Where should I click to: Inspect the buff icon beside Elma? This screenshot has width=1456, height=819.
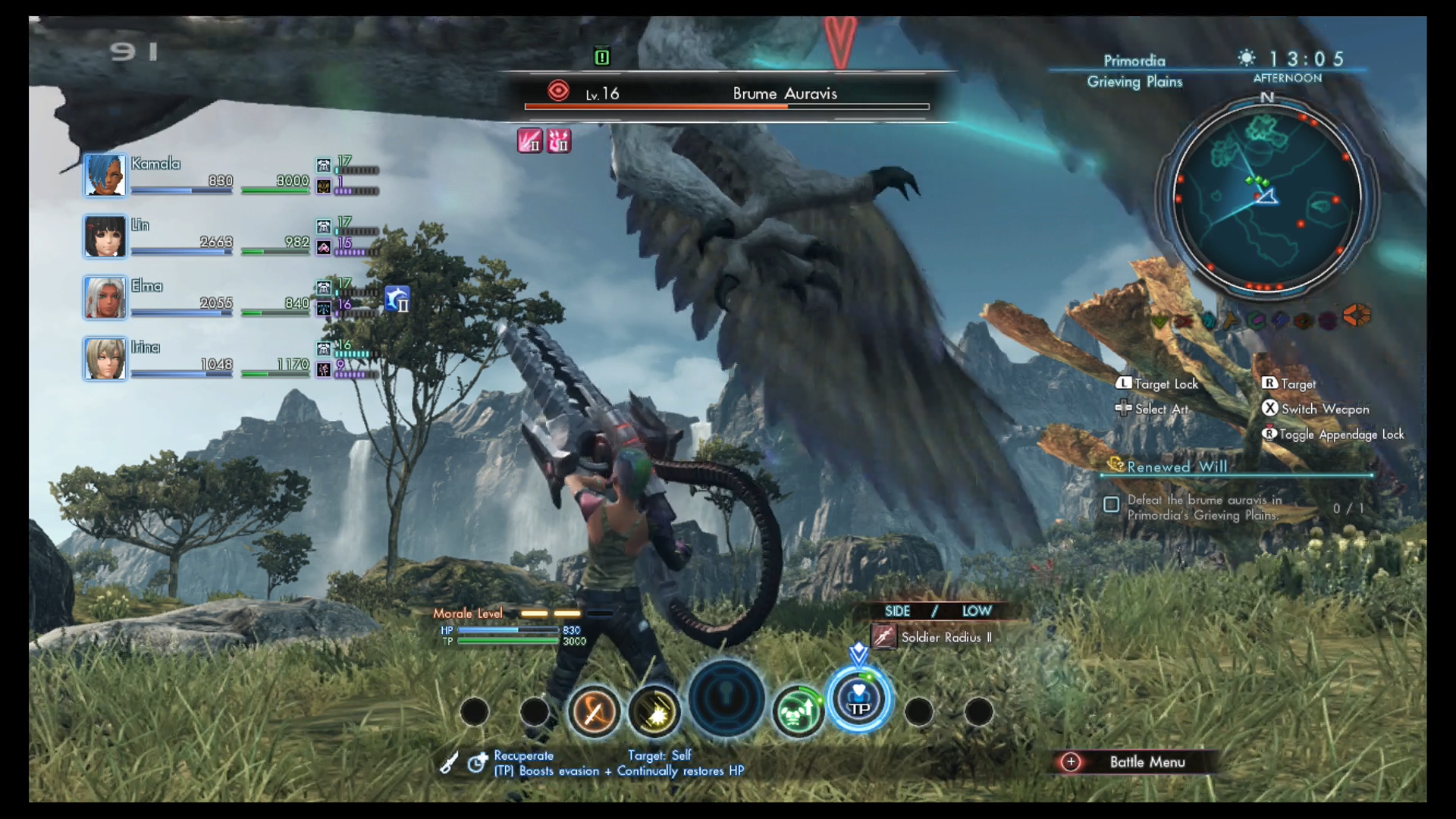[397, 300]
